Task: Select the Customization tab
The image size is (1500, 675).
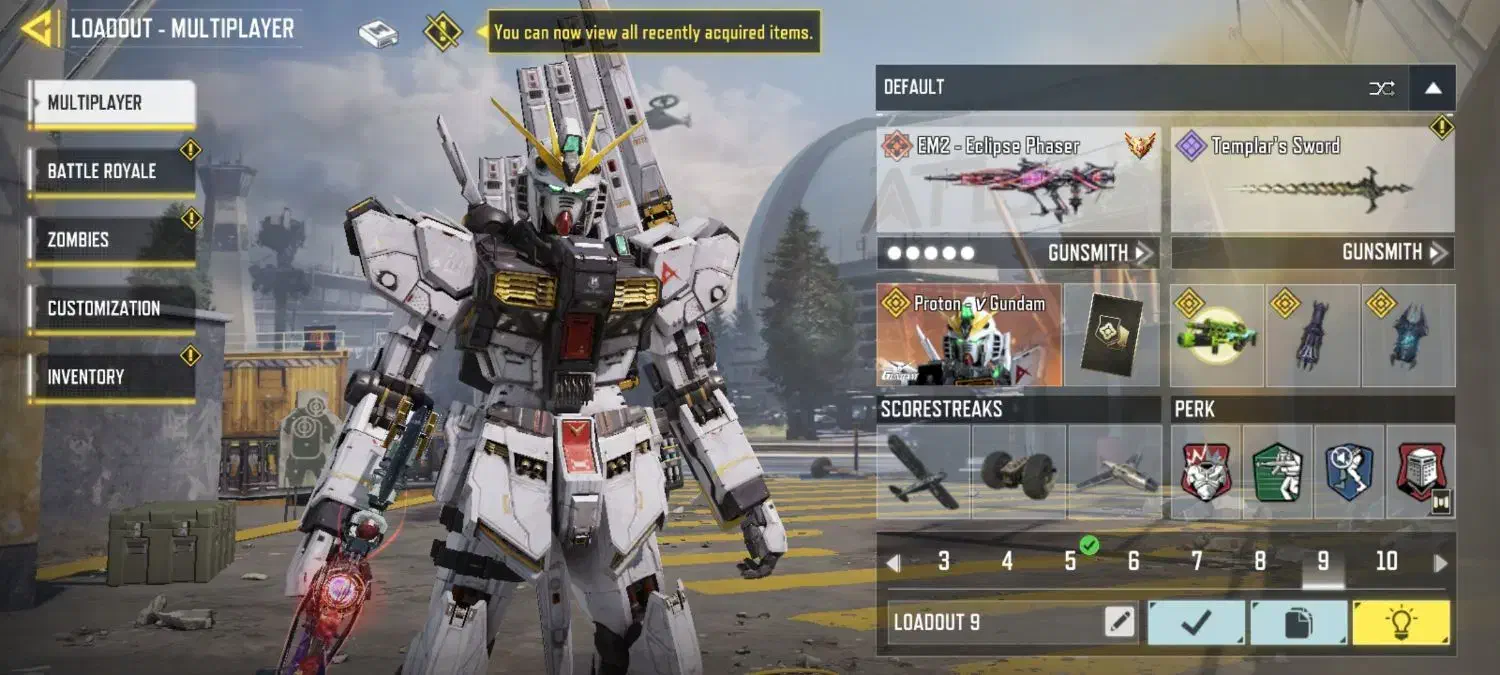Action: [x=110, y=308]
